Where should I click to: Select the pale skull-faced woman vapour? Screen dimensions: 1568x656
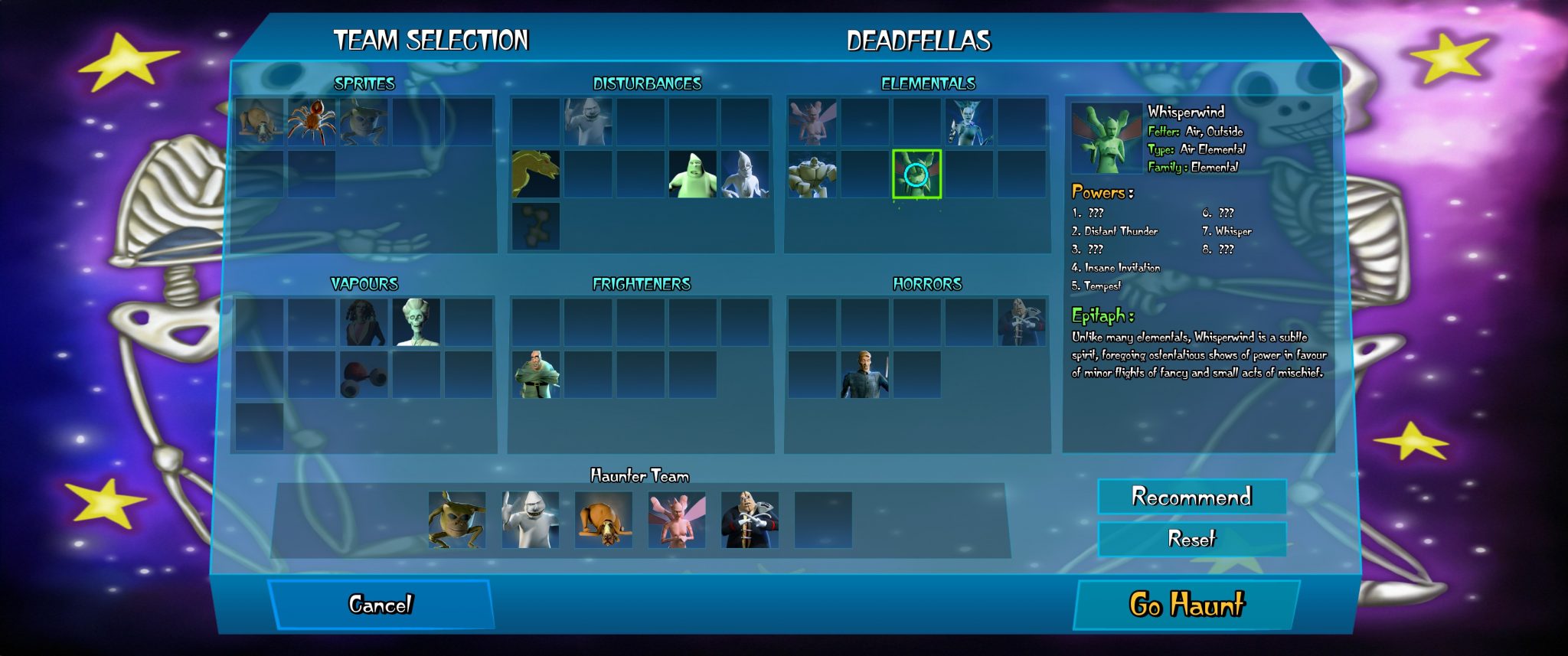(x=416, y=322)
